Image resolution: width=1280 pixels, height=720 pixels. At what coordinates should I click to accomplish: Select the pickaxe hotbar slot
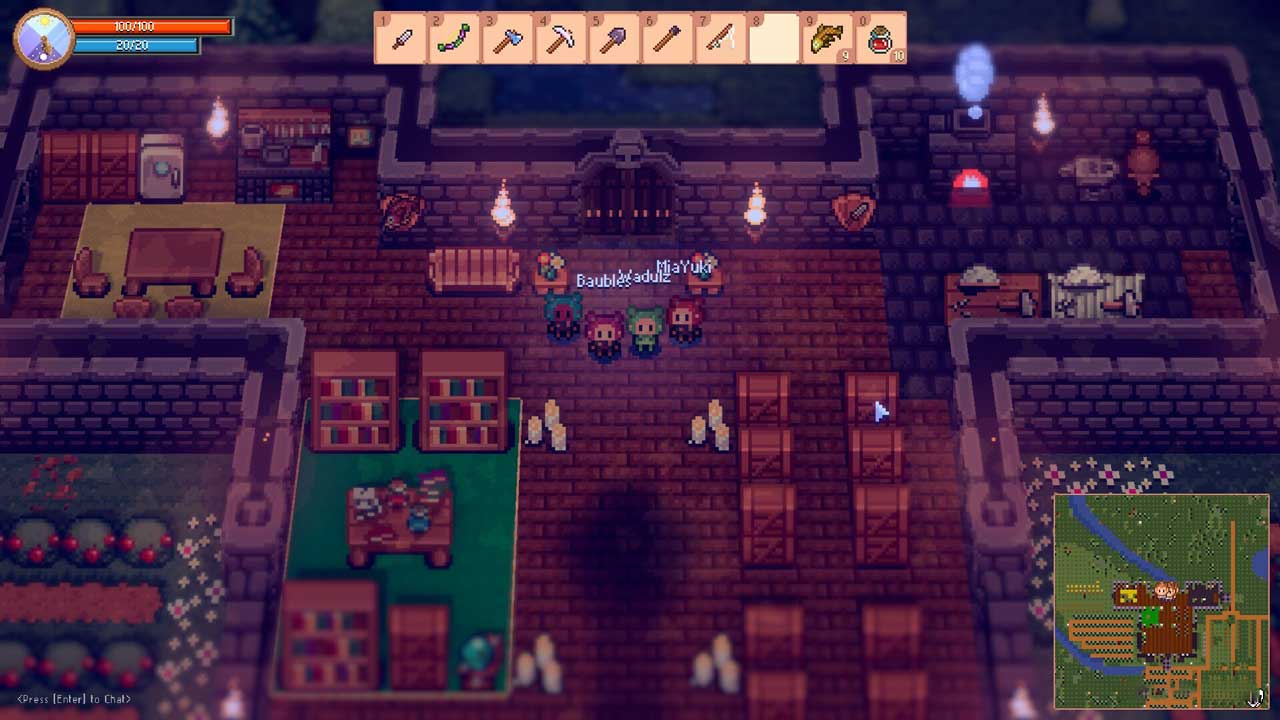click(x=561, y=38)
